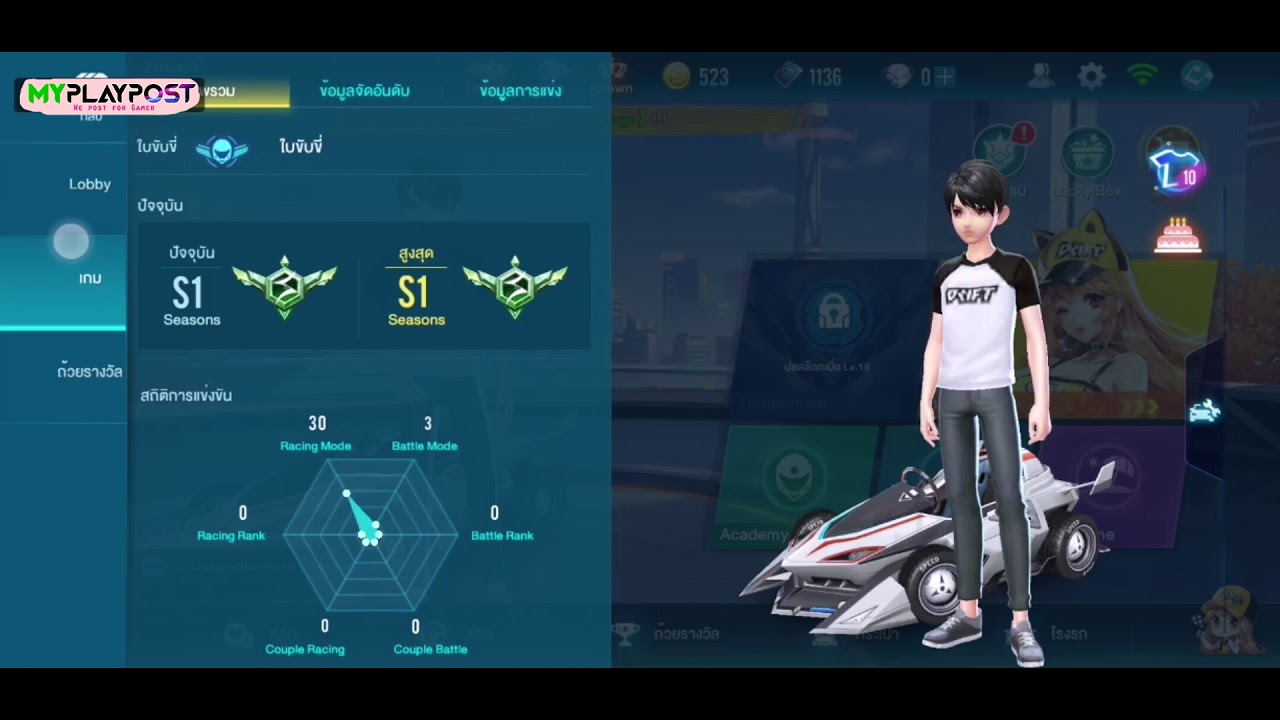
Task: Click the plus button beside diamonds
Action: (x=945, y=77)
